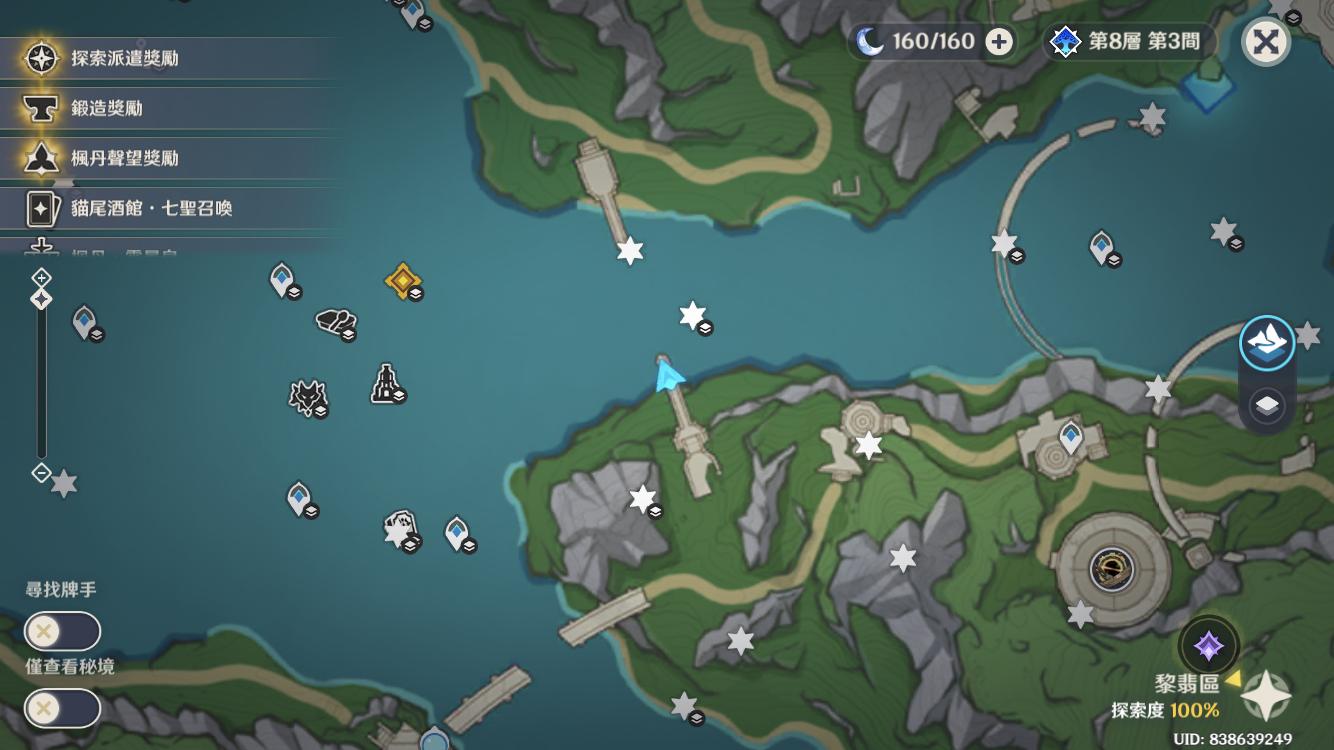Viewport: 1334px width, 750px height.
Task: Close the map with the X button
Action: pyautogui.click(x=1265, y=42)
